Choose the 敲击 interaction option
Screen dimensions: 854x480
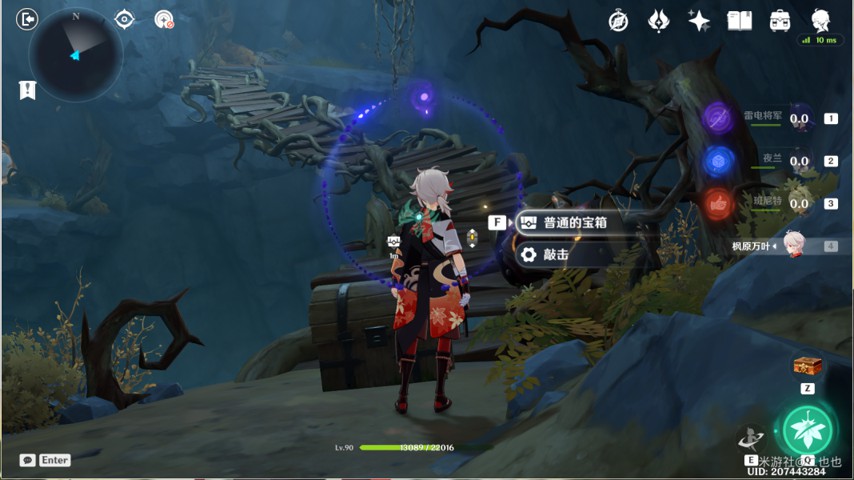pos(555,255)
